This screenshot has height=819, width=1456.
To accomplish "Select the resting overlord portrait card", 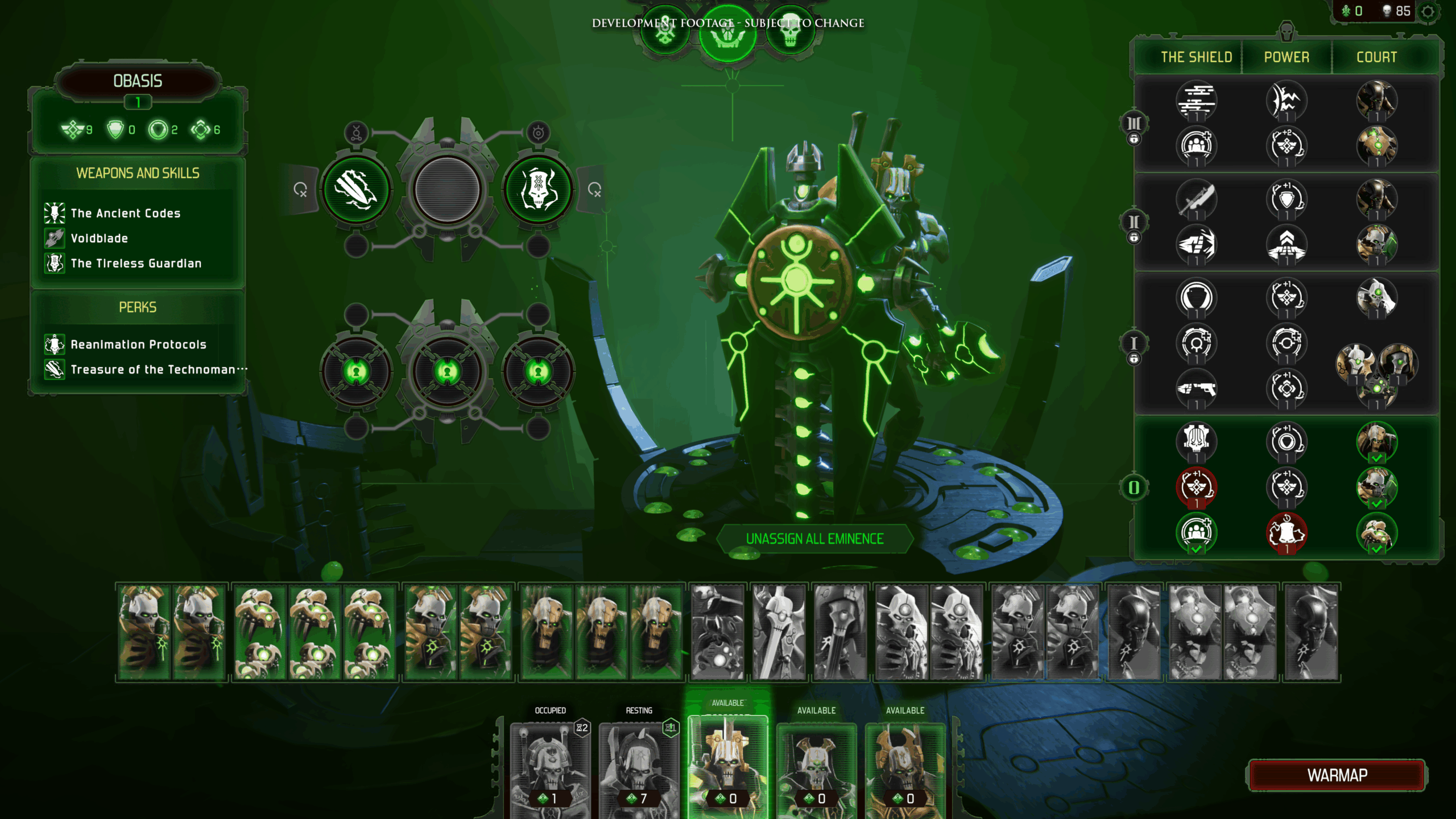I will (x=639, y=768).
